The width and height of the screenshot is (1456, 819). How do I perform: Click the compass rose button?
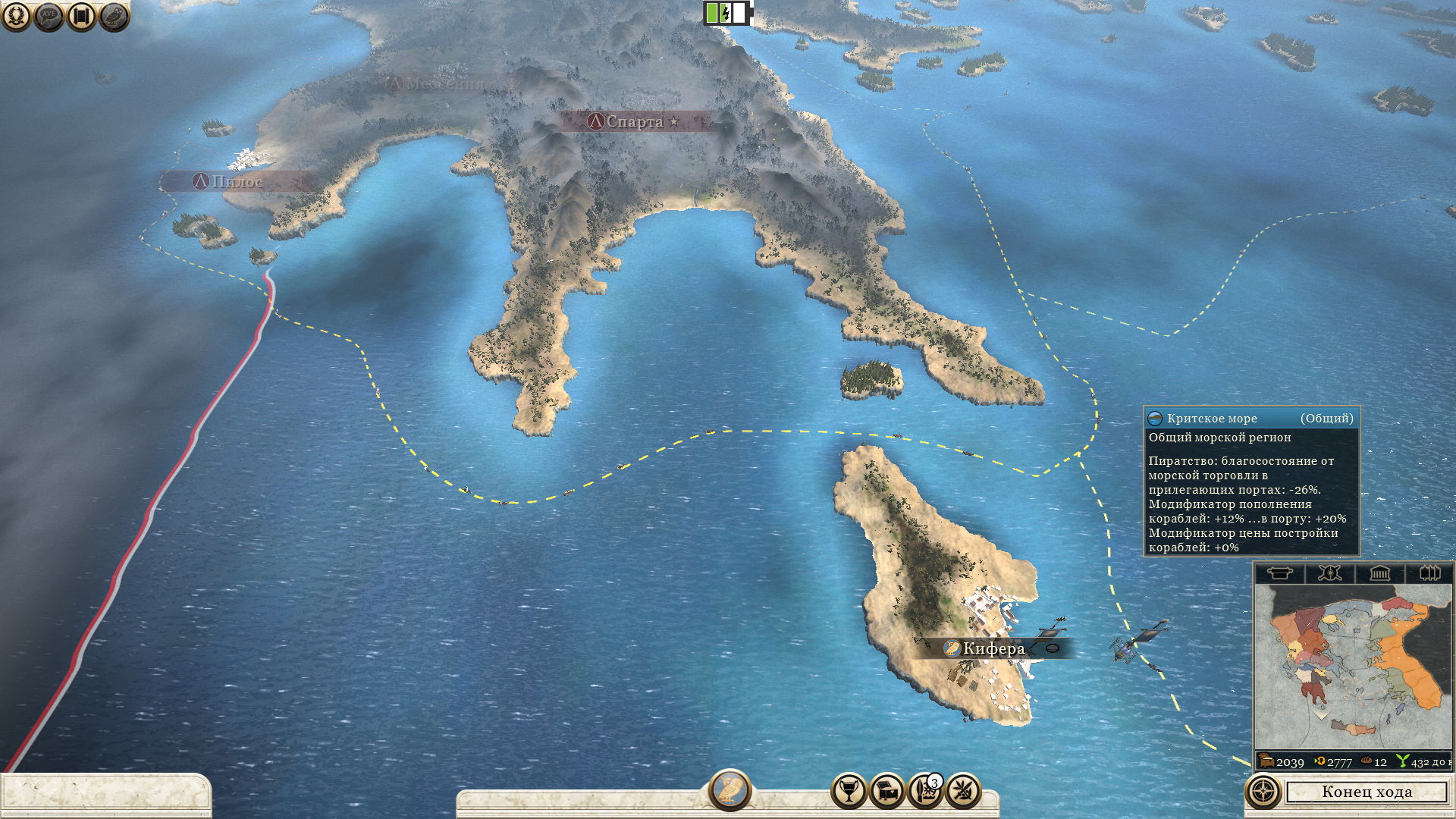click(1263, 792)
